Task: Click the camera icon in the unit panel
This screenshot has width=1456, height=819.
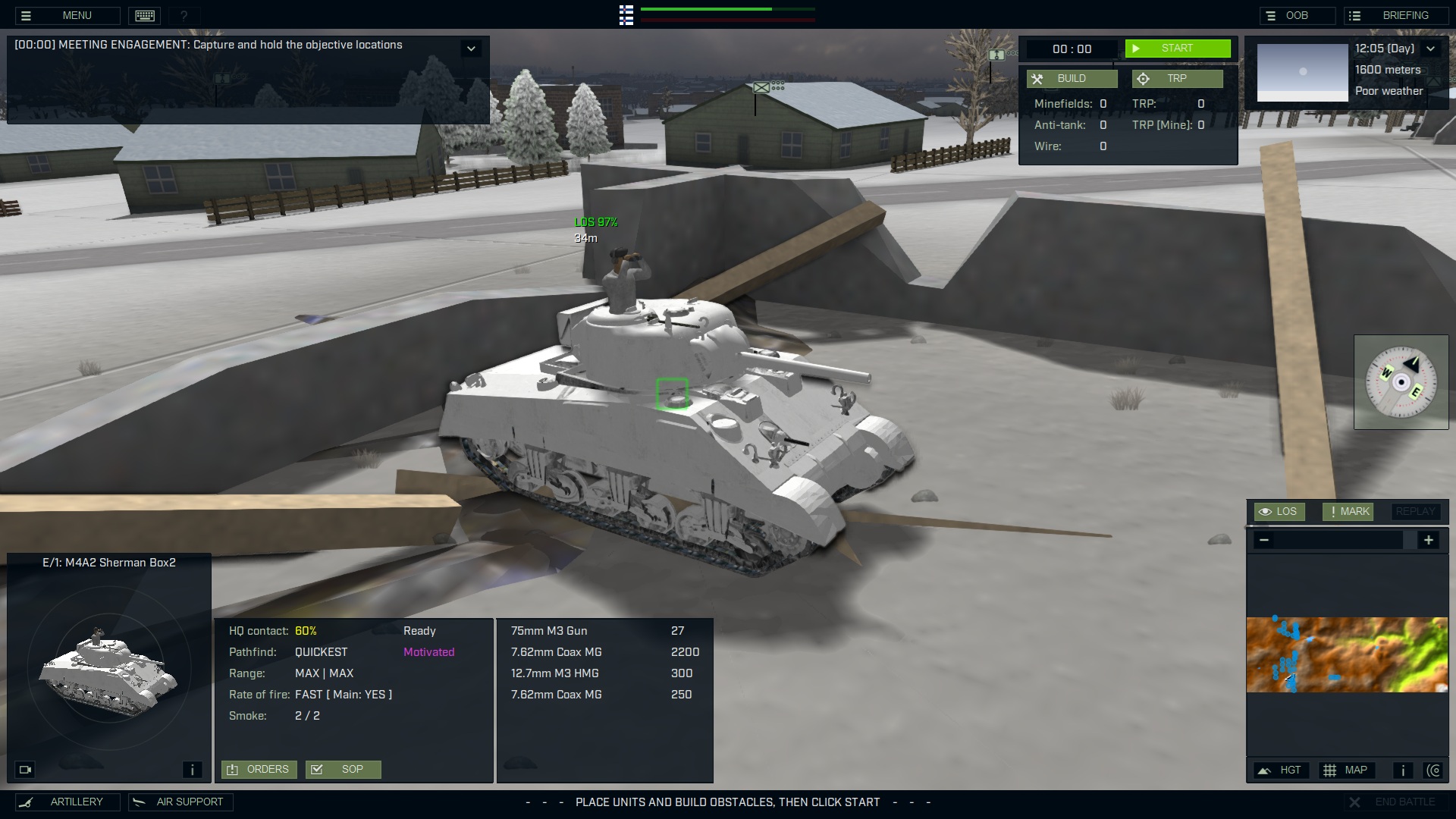Action: [x=25, y=769]
